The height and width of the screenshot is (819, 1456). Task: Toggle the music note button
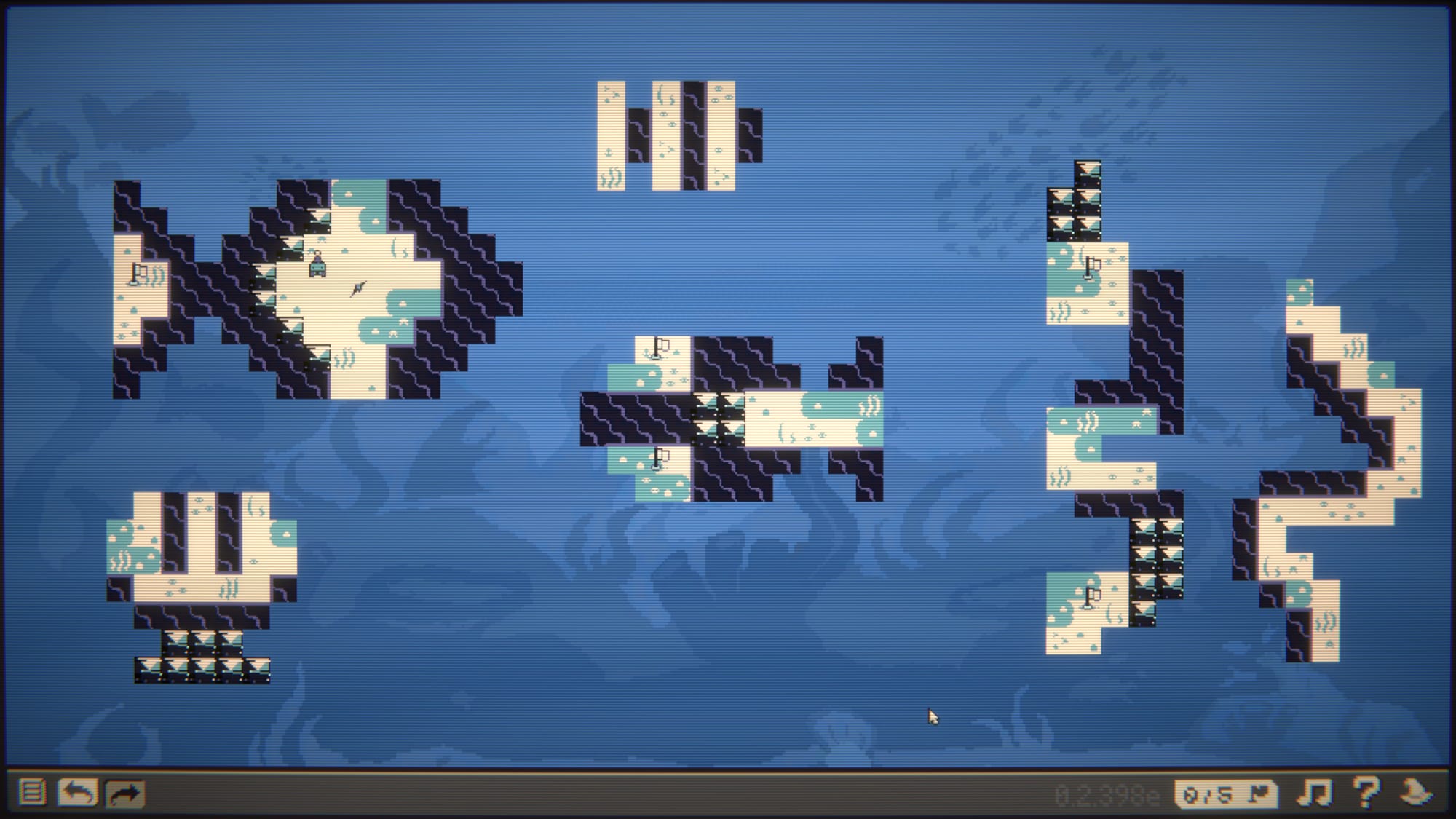pyautogui.click(x=1315, y=793)
